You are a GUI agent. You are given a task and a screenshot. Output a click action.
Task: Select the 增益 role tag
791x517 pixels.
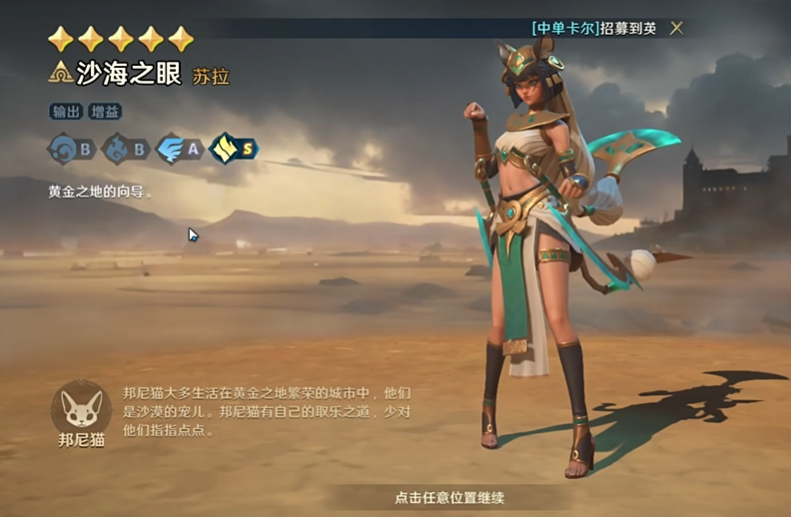click(x=103, y=112)
